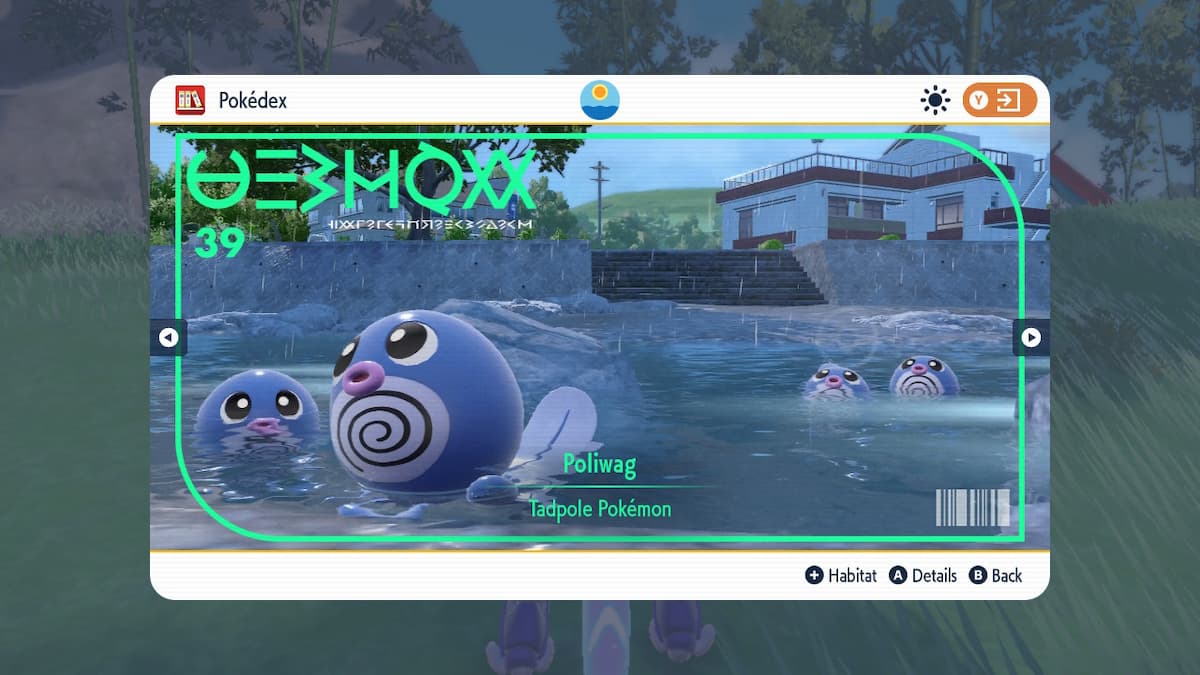Select the sunrise time-of-day icon
This screenshot has width=1200, height=675.
600,100
